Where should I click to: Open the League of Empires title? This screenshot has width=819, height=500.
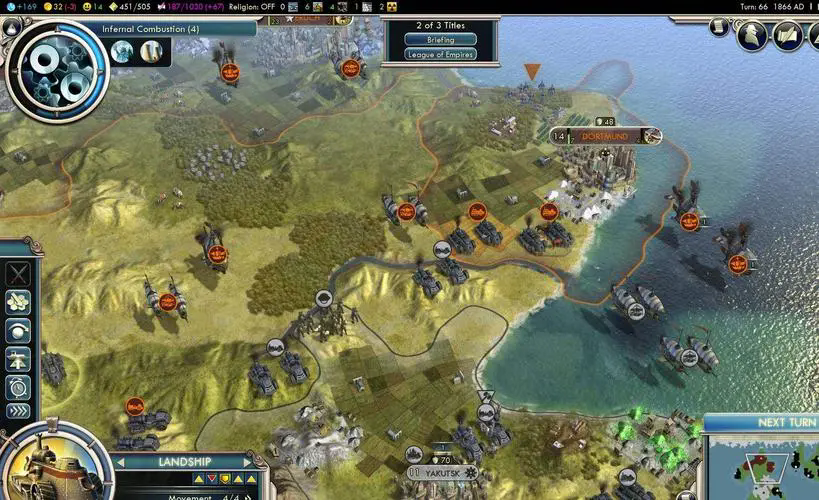[x=440, y=54]
